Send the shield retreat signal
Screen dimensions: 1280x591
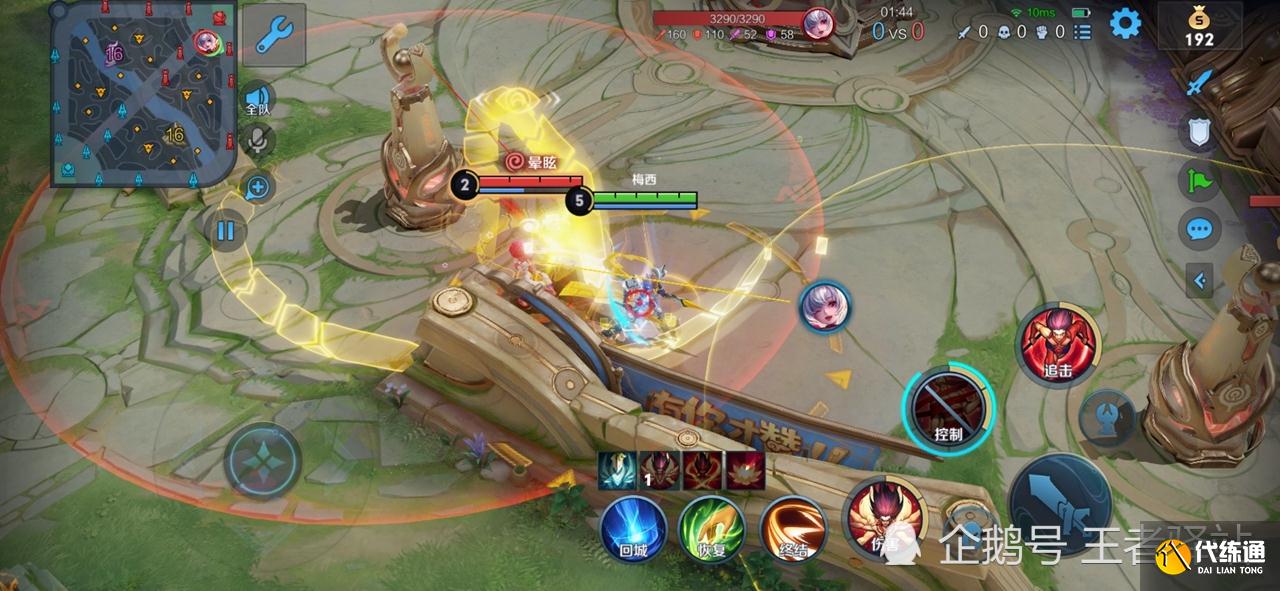coord(1199,131)
